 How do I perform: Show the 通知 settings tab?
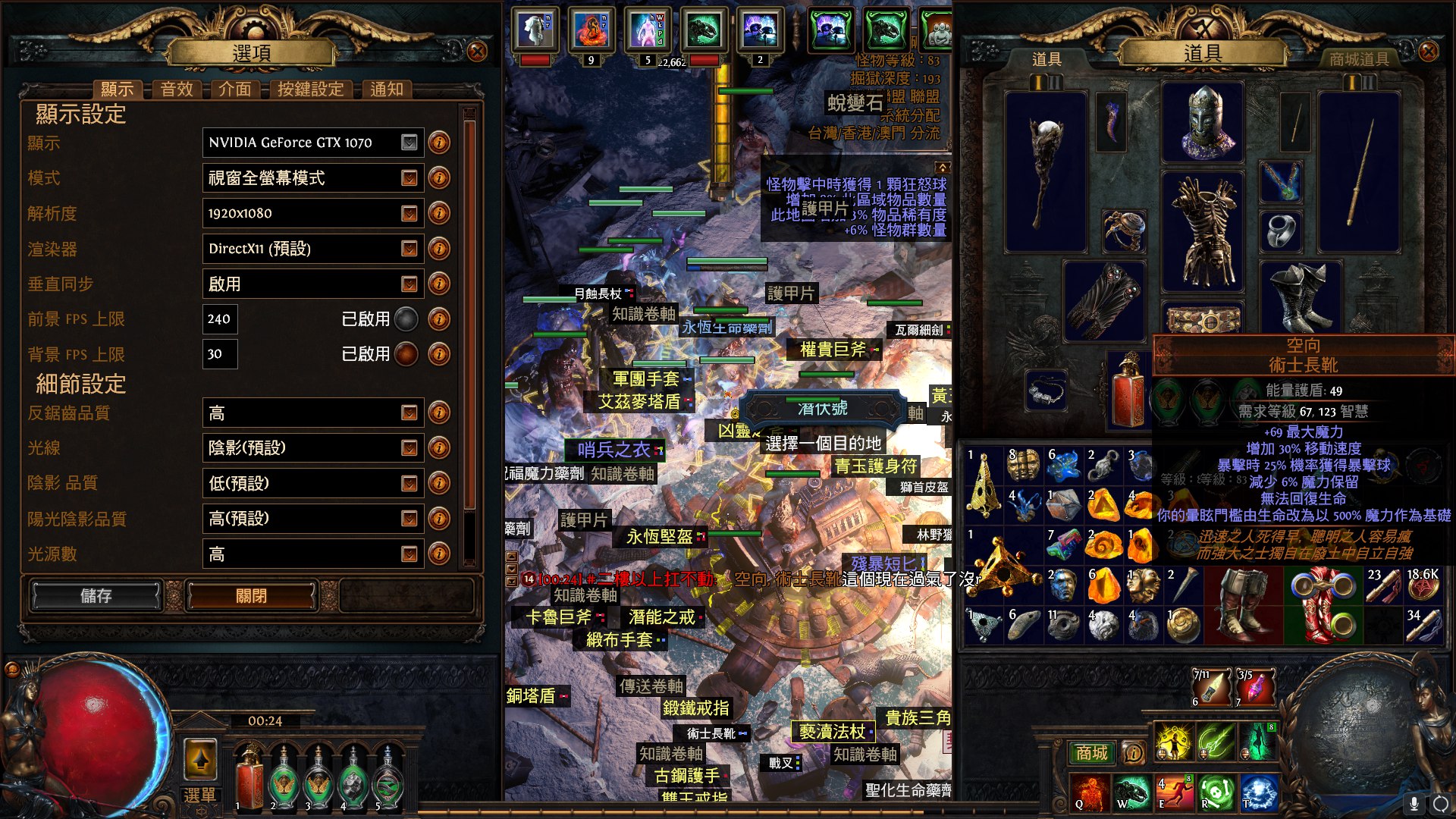click(x=387, y=89)
